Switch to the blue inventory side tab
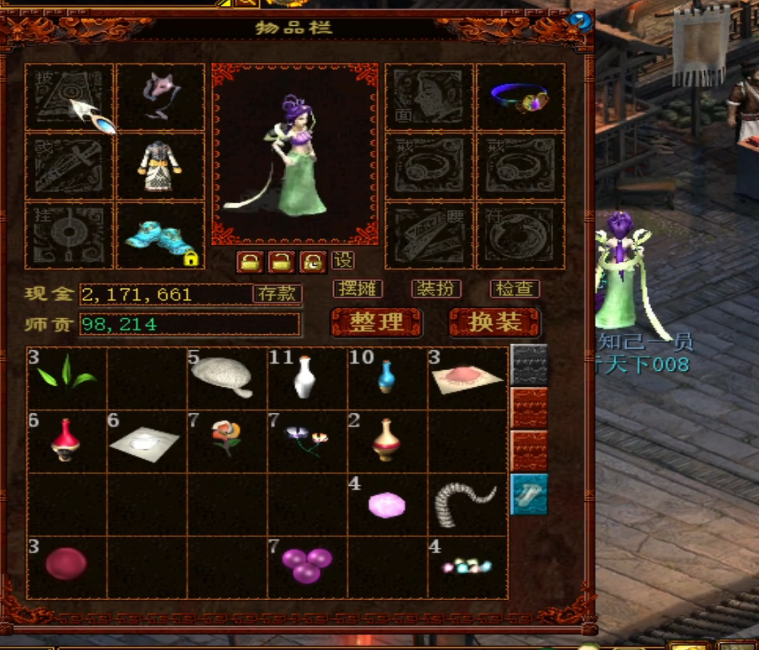The height and width of the screenshot is (650, 759). (529, 495)
